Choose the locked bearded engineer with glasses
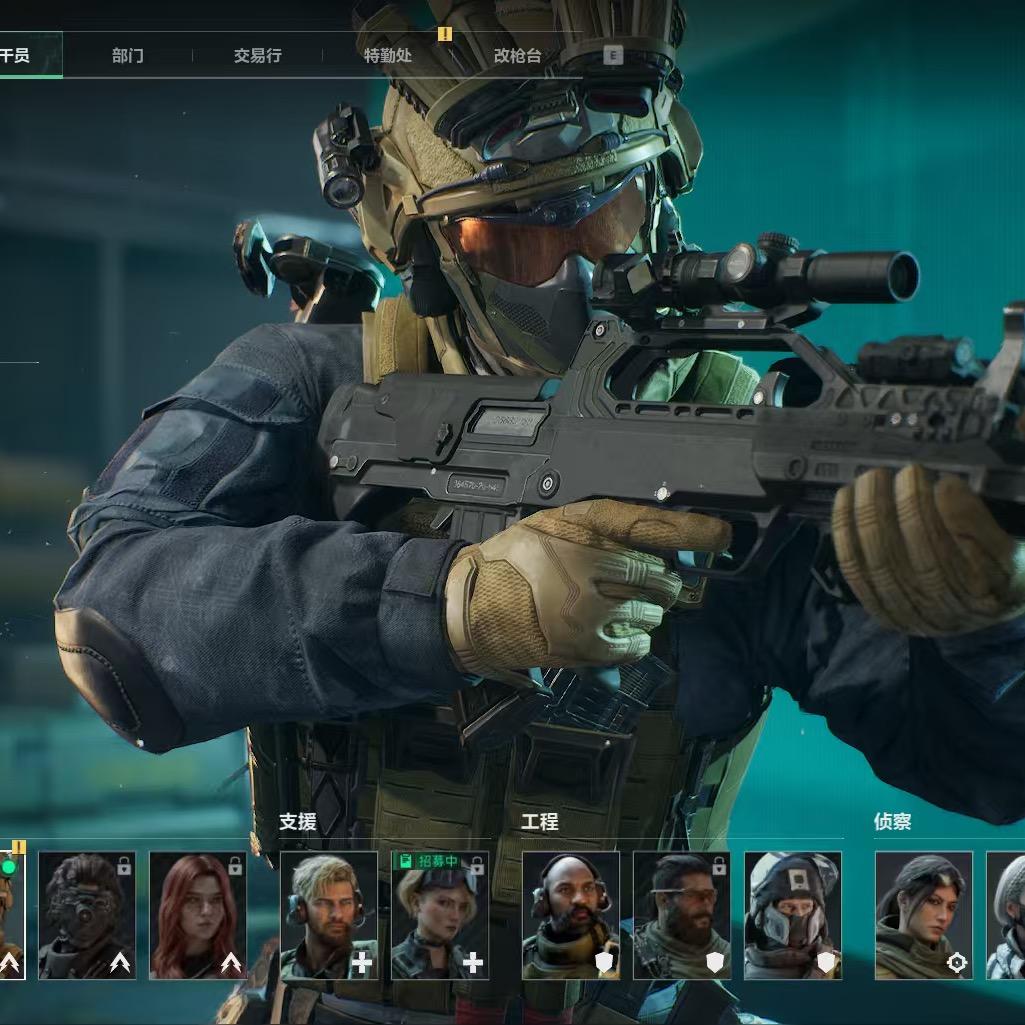Image resolution: width=1025 pixels, height=1025 pixels. (682, 915)
